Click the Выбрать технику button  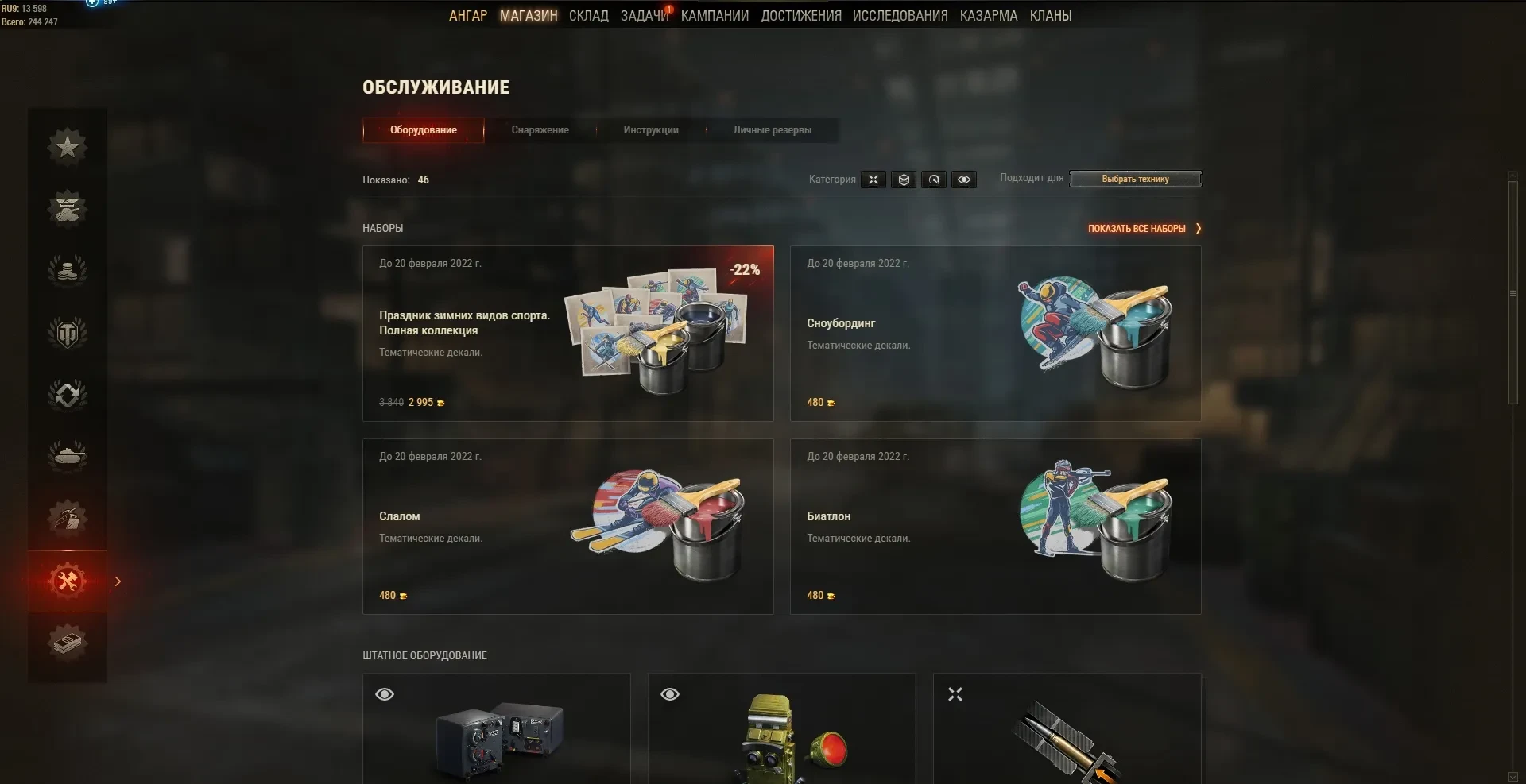click(1135, 180)
